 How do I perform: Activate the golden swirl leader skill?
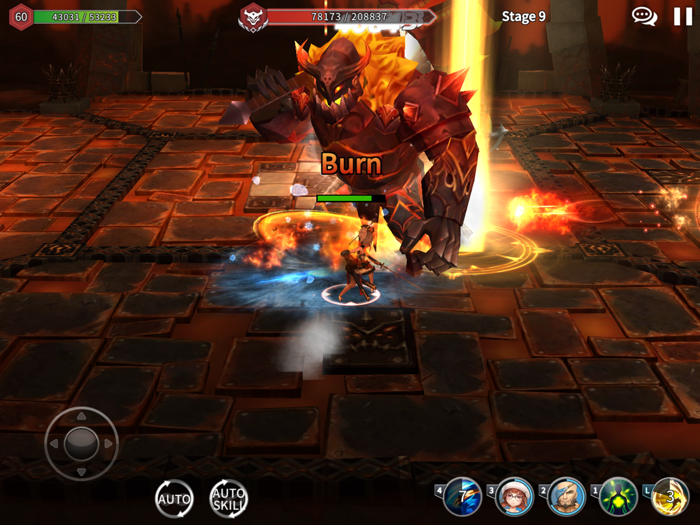click(x=671, y=496)
